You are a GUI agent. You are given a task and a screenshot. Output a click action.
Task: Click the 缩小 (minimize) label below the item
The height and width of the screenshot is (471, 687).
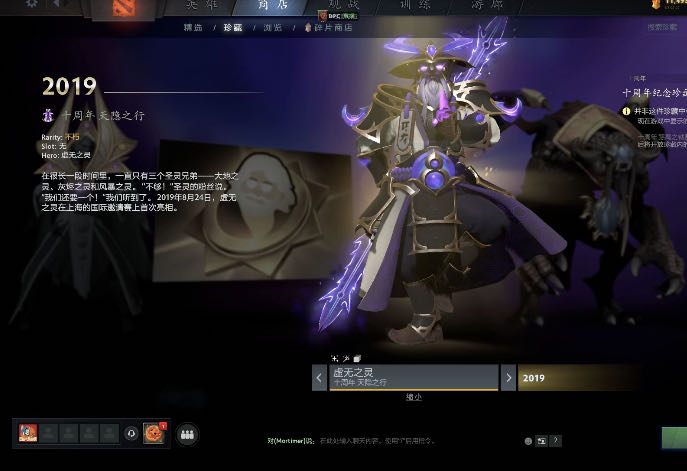tap(413, 397)
